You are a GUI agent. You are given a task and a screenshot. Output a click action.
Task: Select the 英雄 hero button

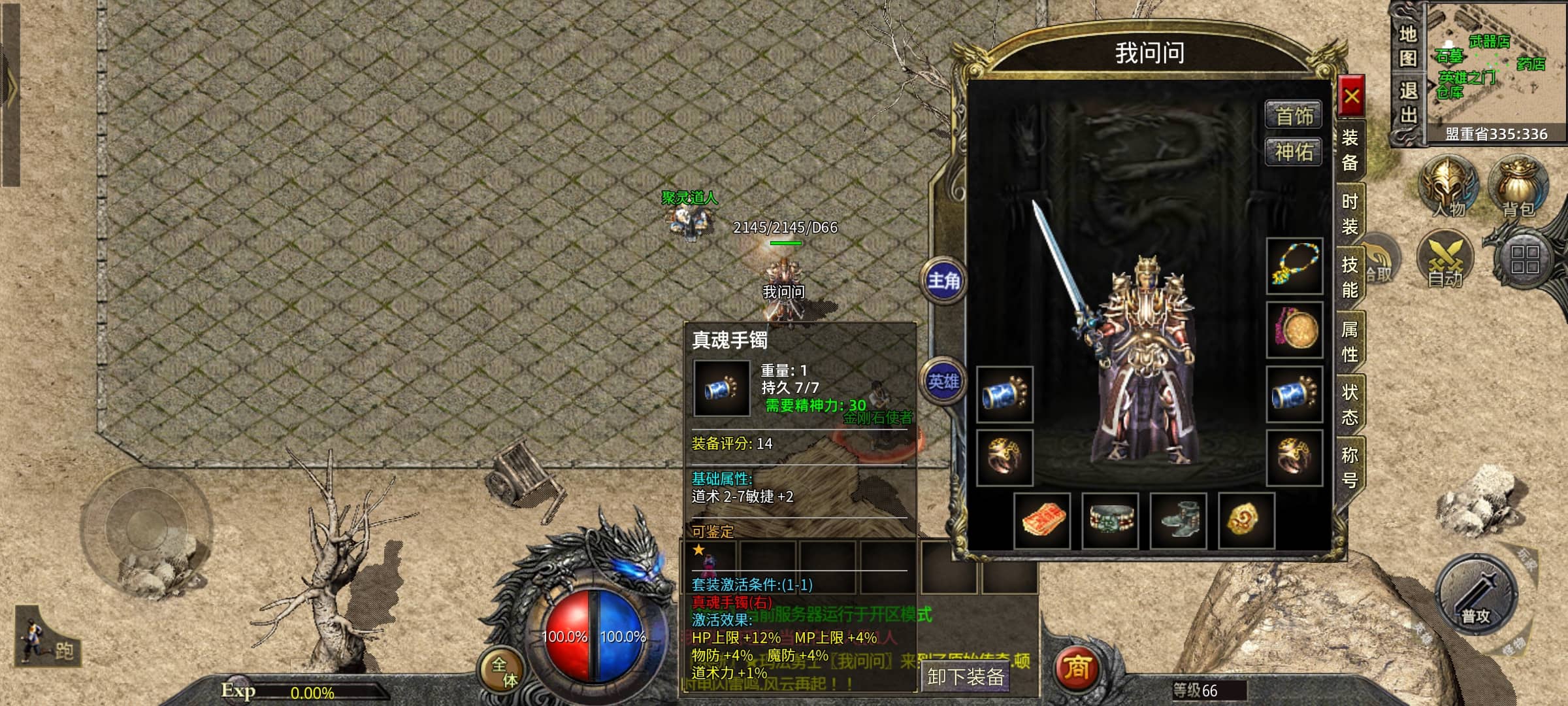click(x=944, y=382)
